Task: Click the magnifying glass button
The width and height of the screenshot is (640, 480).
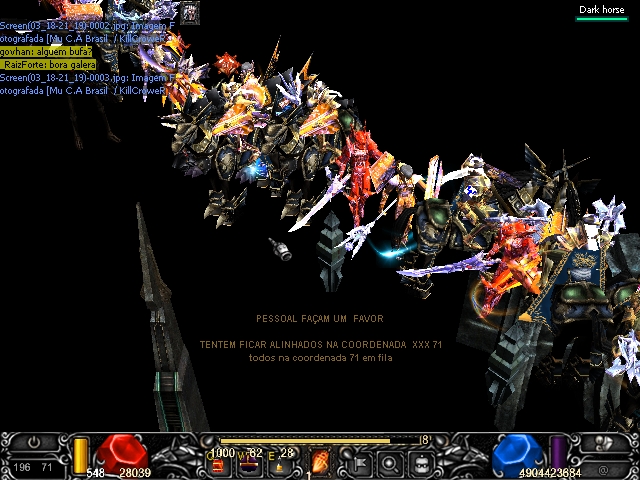Action: pyautogui.click(x=390, y=462)
